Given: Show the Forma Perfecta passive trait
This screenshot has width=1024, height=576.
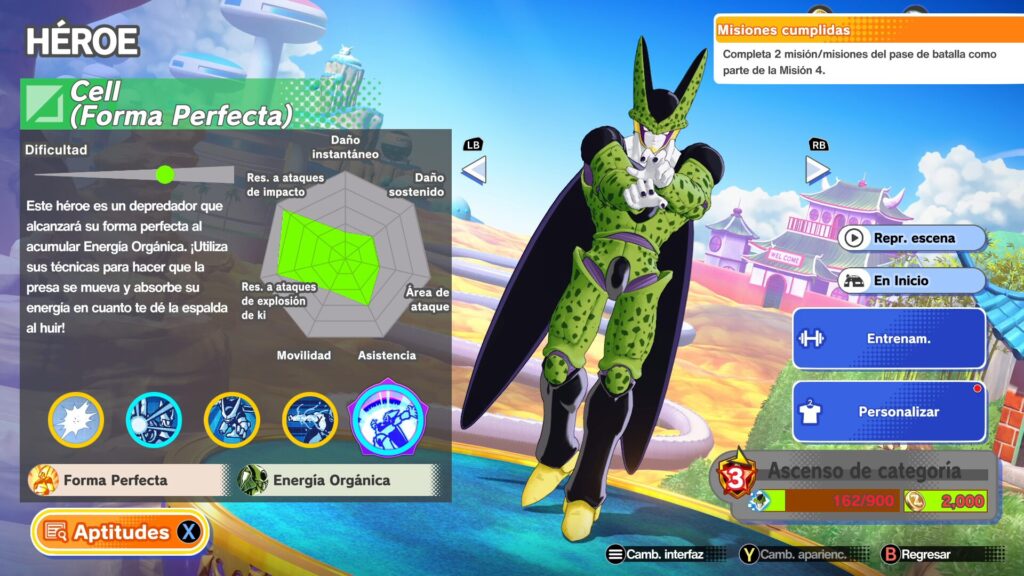Looking at the screenshot, I should click(128, 480).
